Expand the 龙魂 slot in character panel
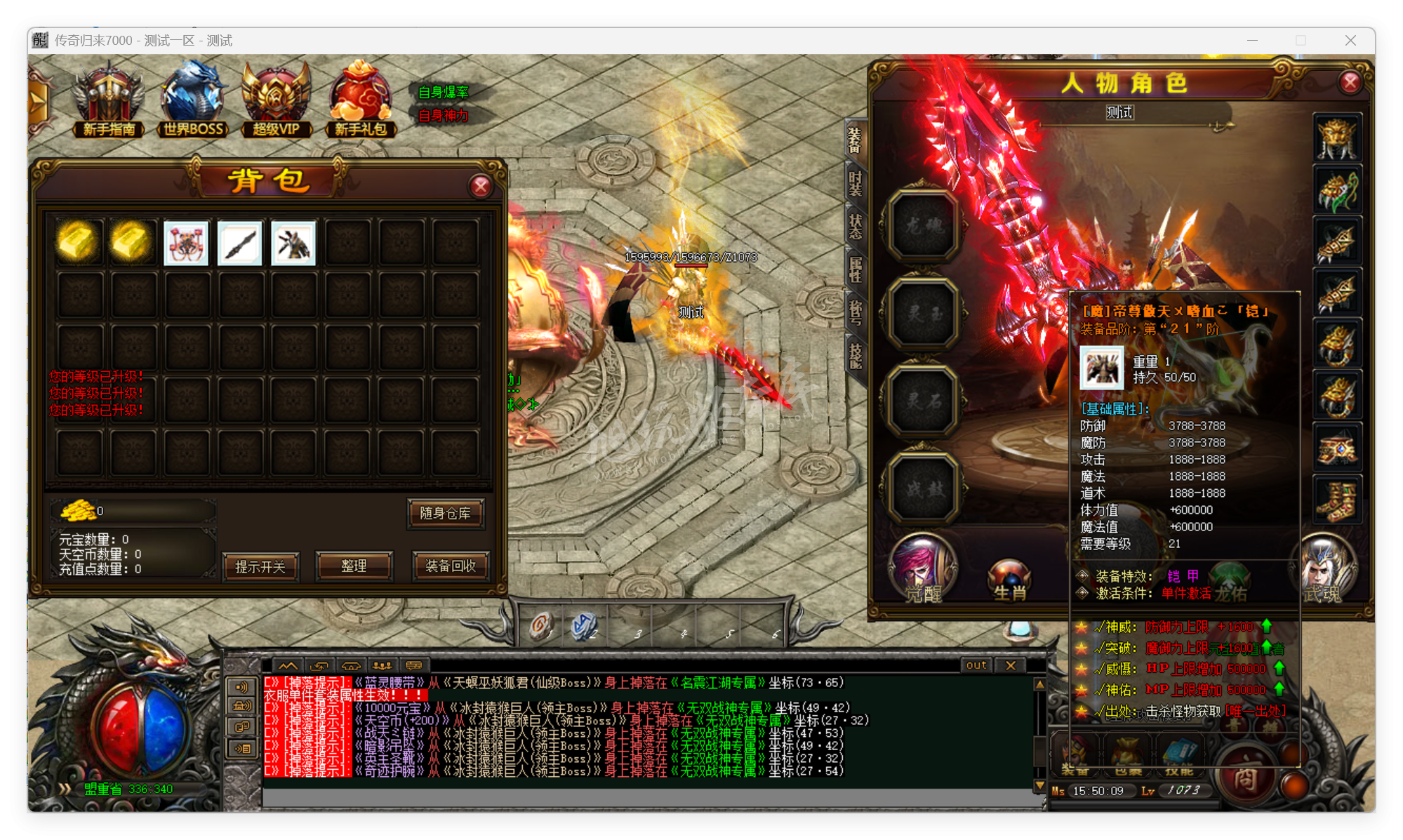 click(x=923, y=228)
